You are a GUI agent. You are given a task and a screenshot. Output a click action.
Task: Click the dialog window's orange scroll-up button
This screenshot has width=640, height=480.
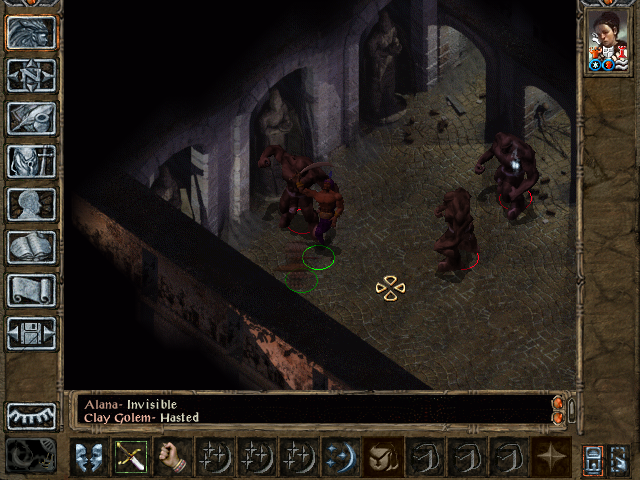(x=558, y=402)
